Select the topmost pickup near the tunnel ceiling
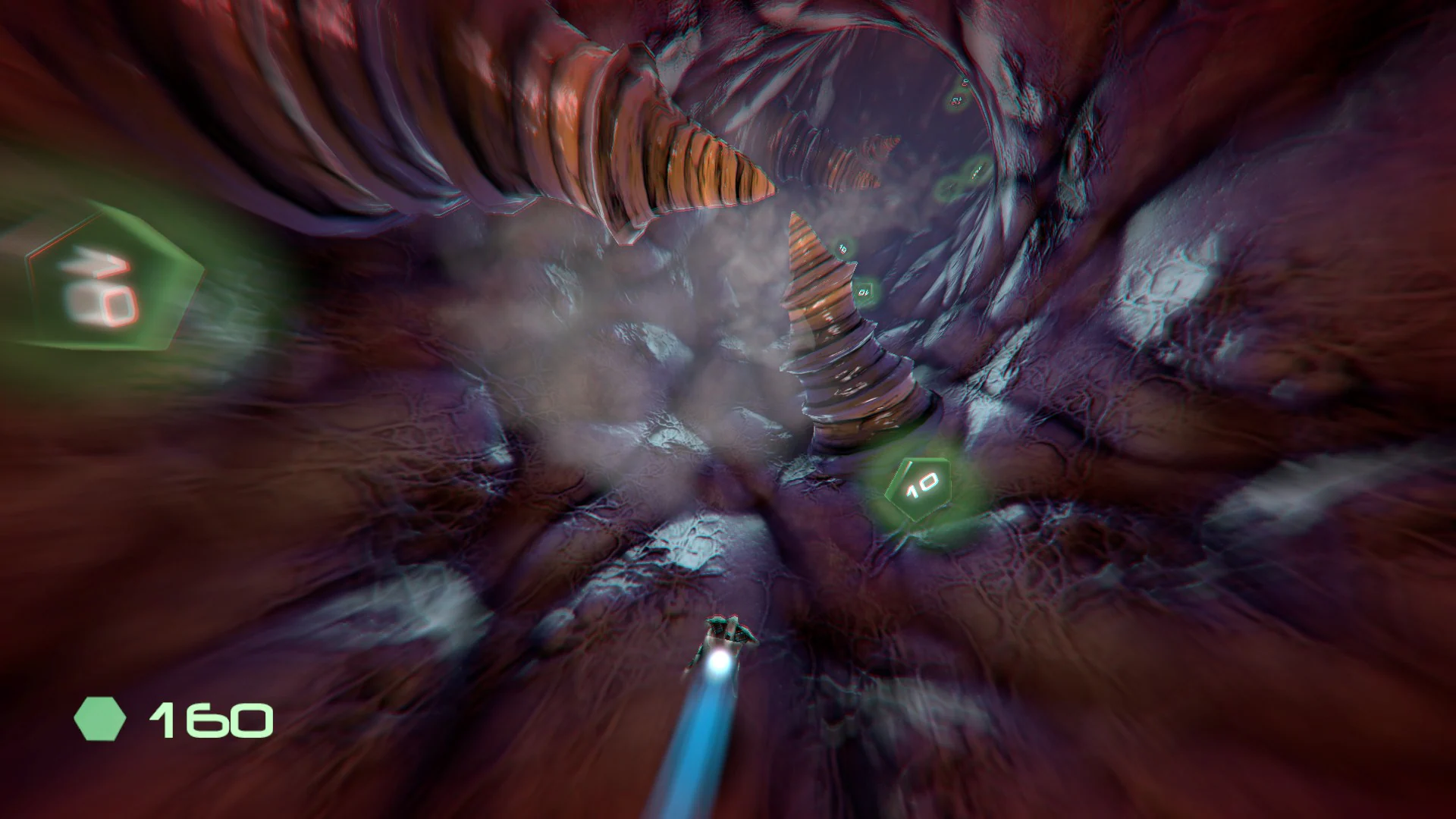 (x=965, y=81)
